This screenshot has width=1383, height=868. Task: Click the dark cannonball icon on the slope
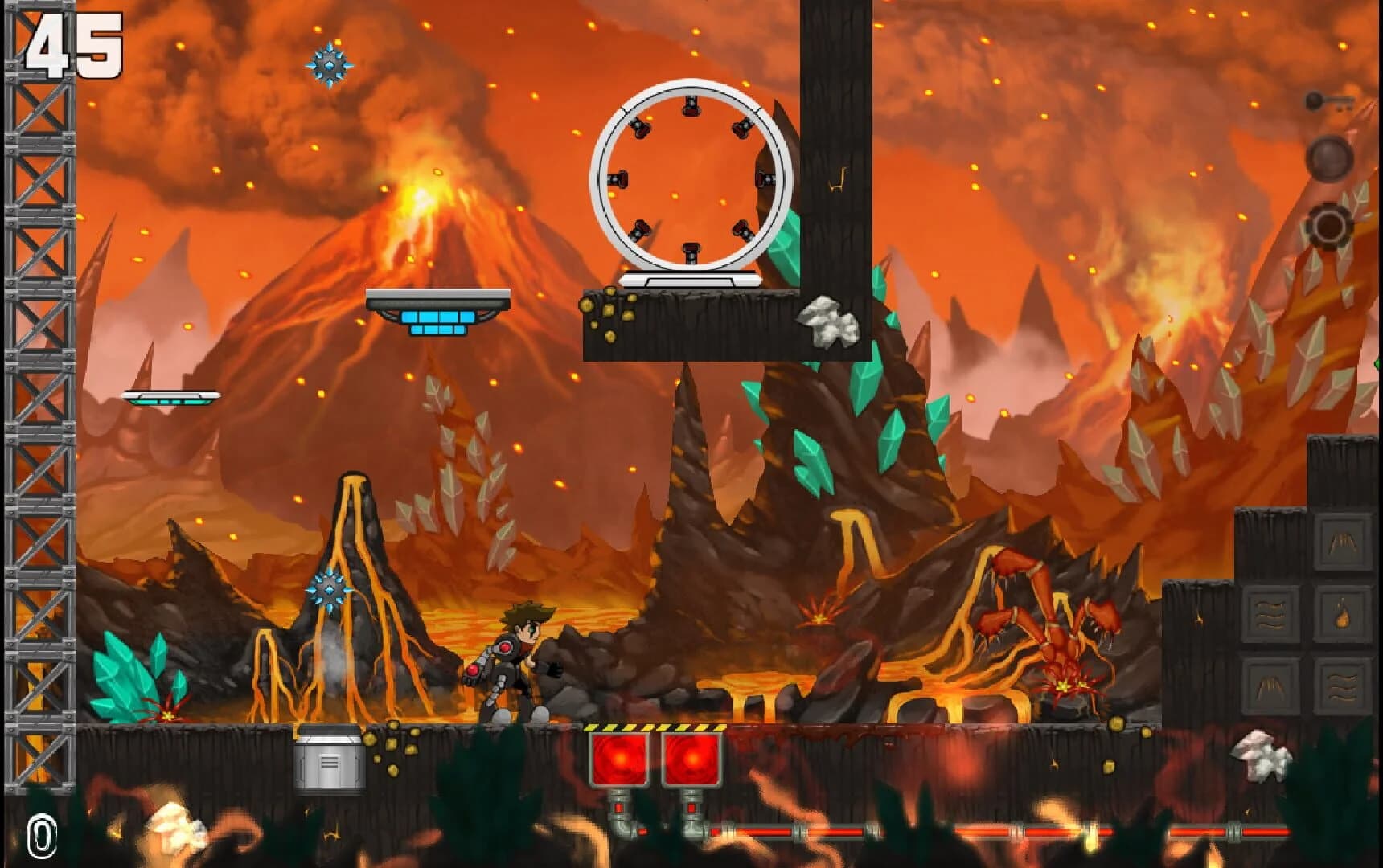point(1331,158)
